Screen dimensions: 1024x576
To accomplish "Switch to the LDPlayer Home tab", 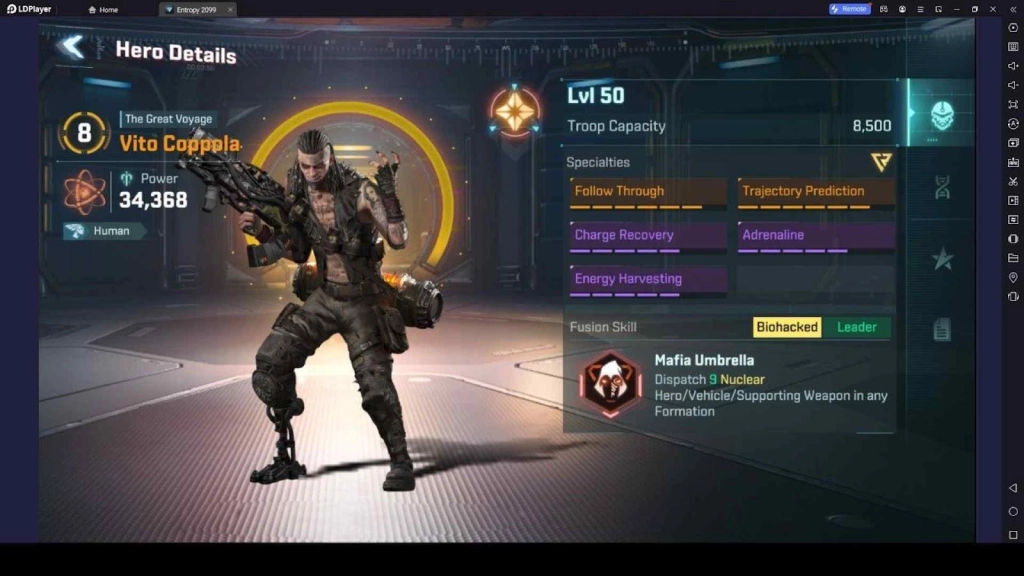I will tap(103, 9).
